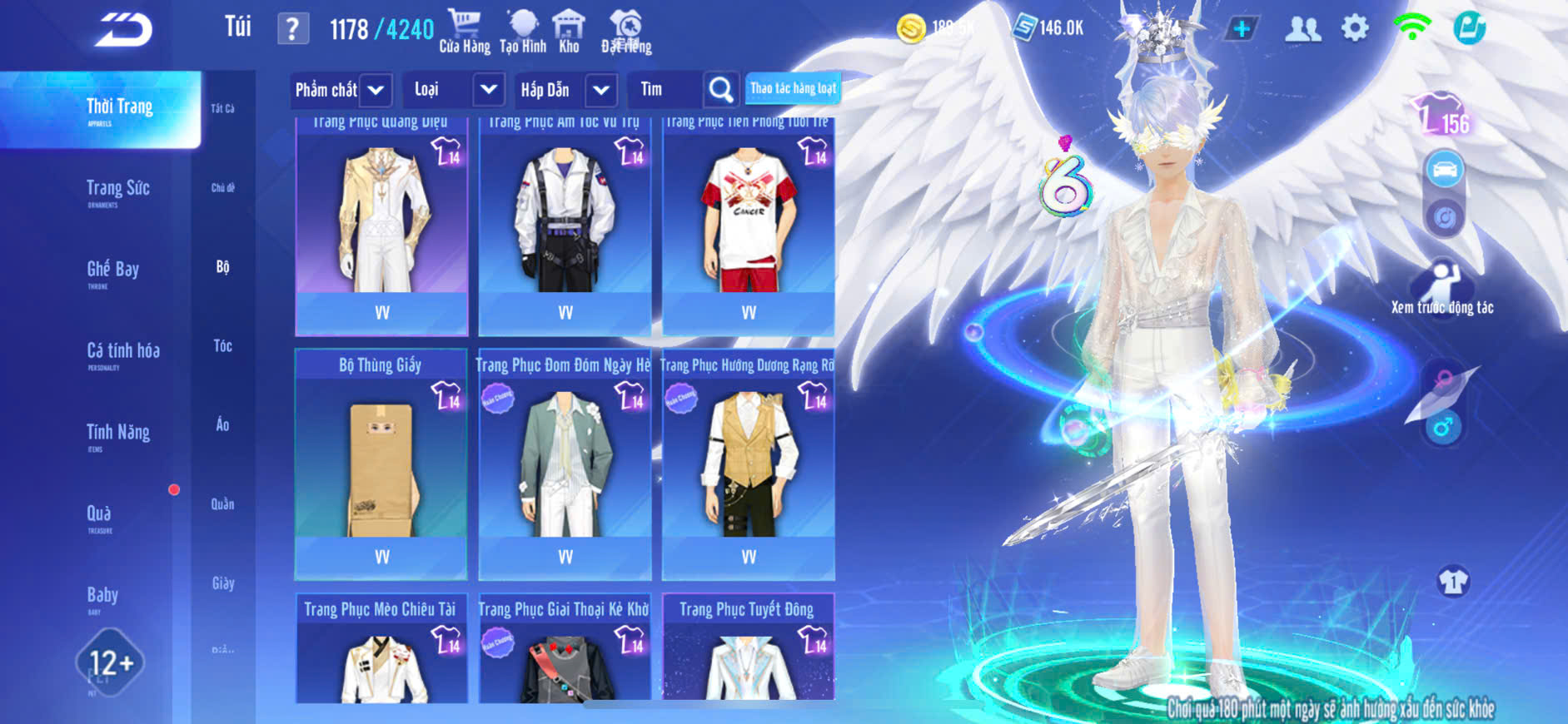Choose the Trang Phục Hướng Dương Rạng Rỡ outfit
1568x724 pixels.
748,464
